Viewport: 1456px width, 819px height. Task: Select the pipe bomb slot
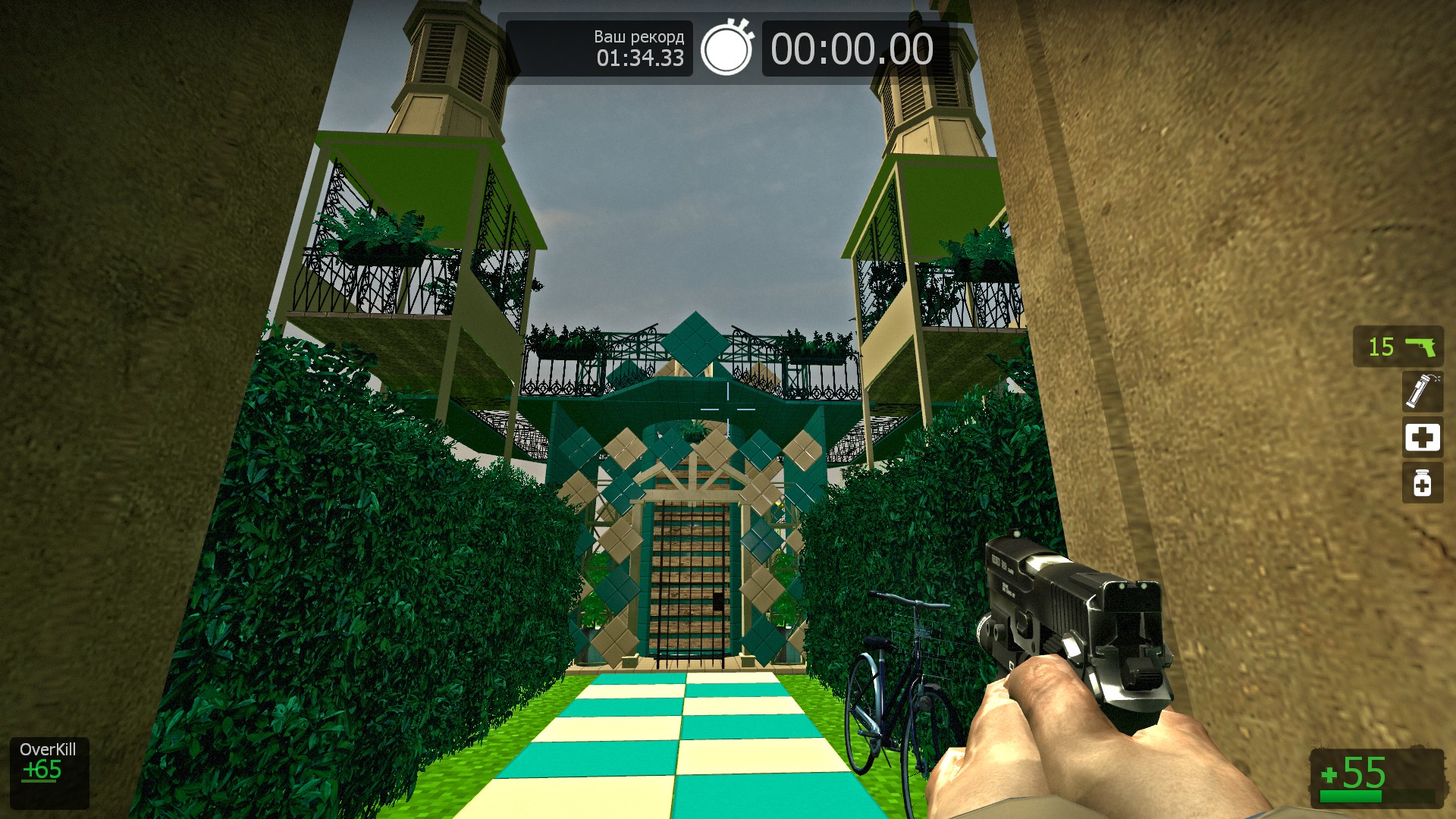1422,391
